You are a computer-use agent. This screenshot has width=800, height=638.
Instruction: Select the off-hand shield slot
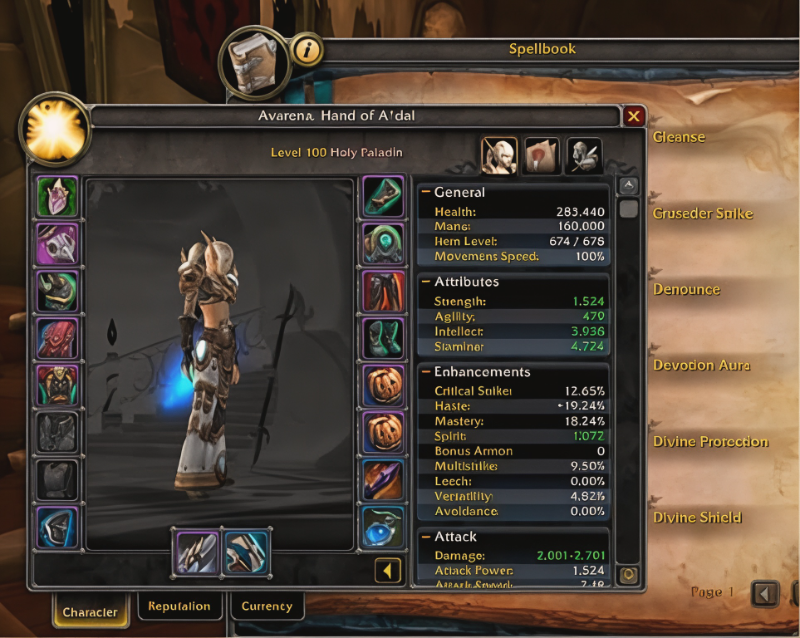tap(245, 553)
